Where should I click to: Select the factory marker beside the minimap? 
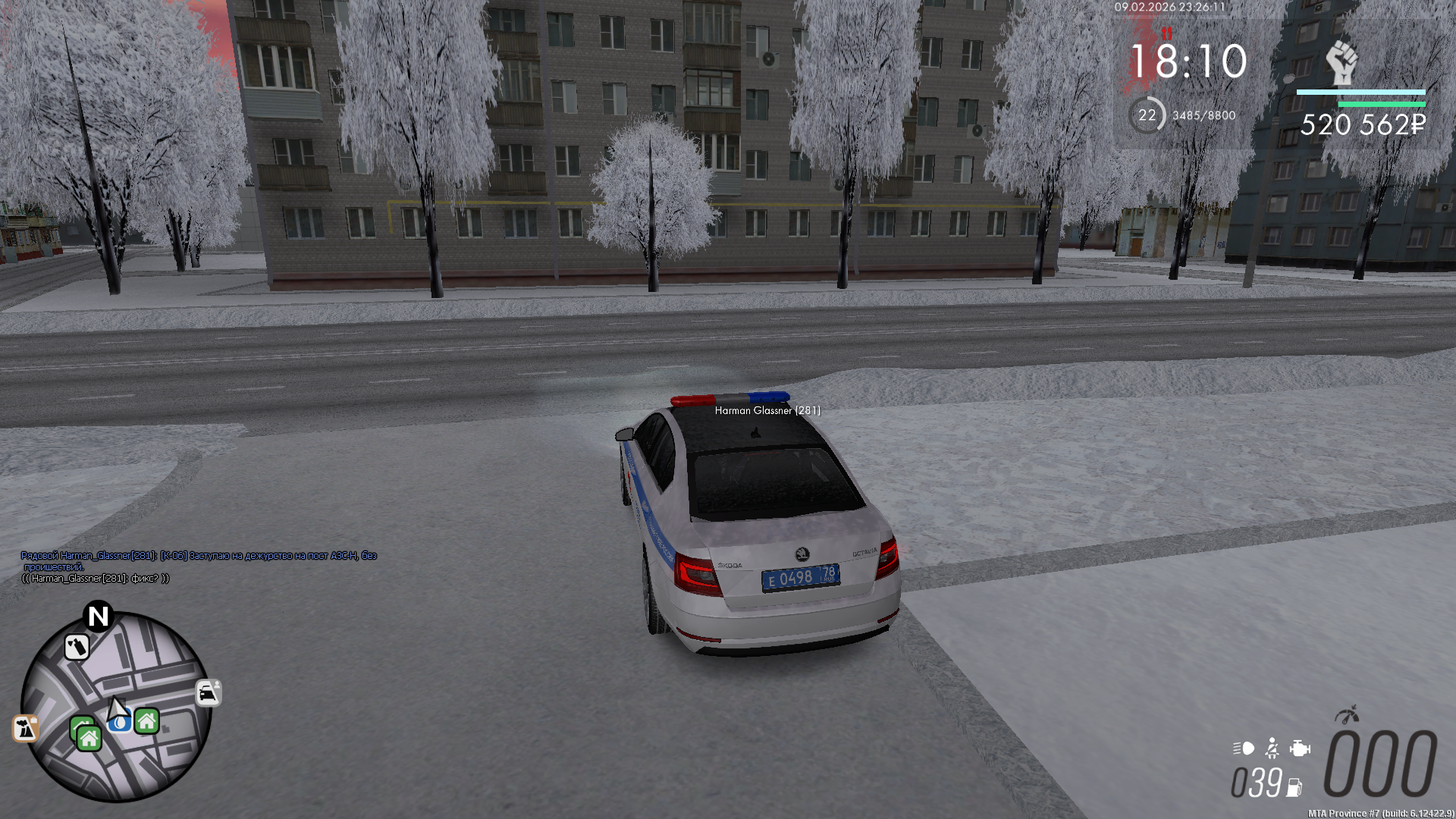click(x=26, y=728)
